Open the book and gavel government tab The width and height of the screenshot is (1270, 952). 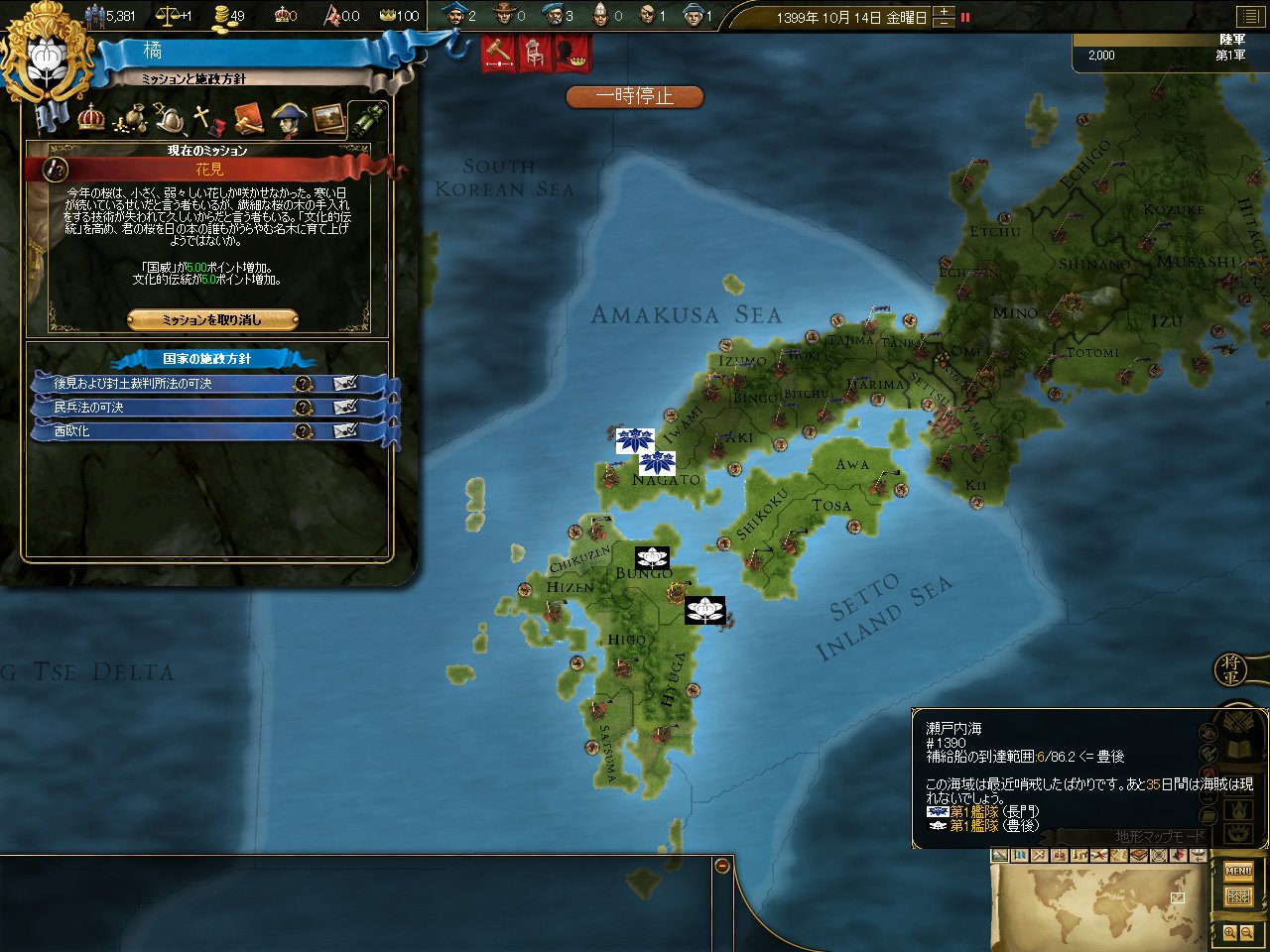247,120
